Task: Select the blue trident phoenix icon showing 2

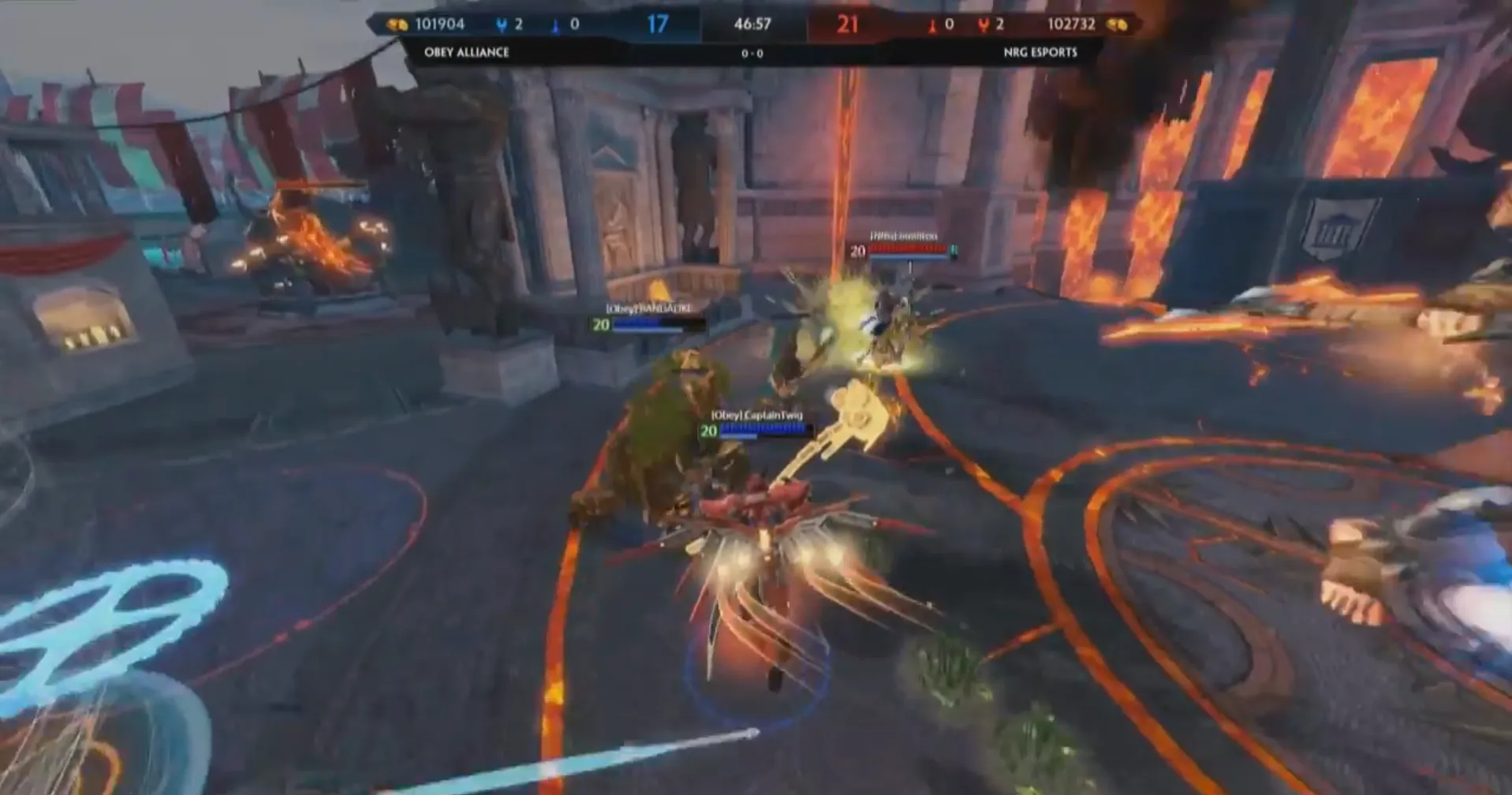Action: click(x=502, y=24)
